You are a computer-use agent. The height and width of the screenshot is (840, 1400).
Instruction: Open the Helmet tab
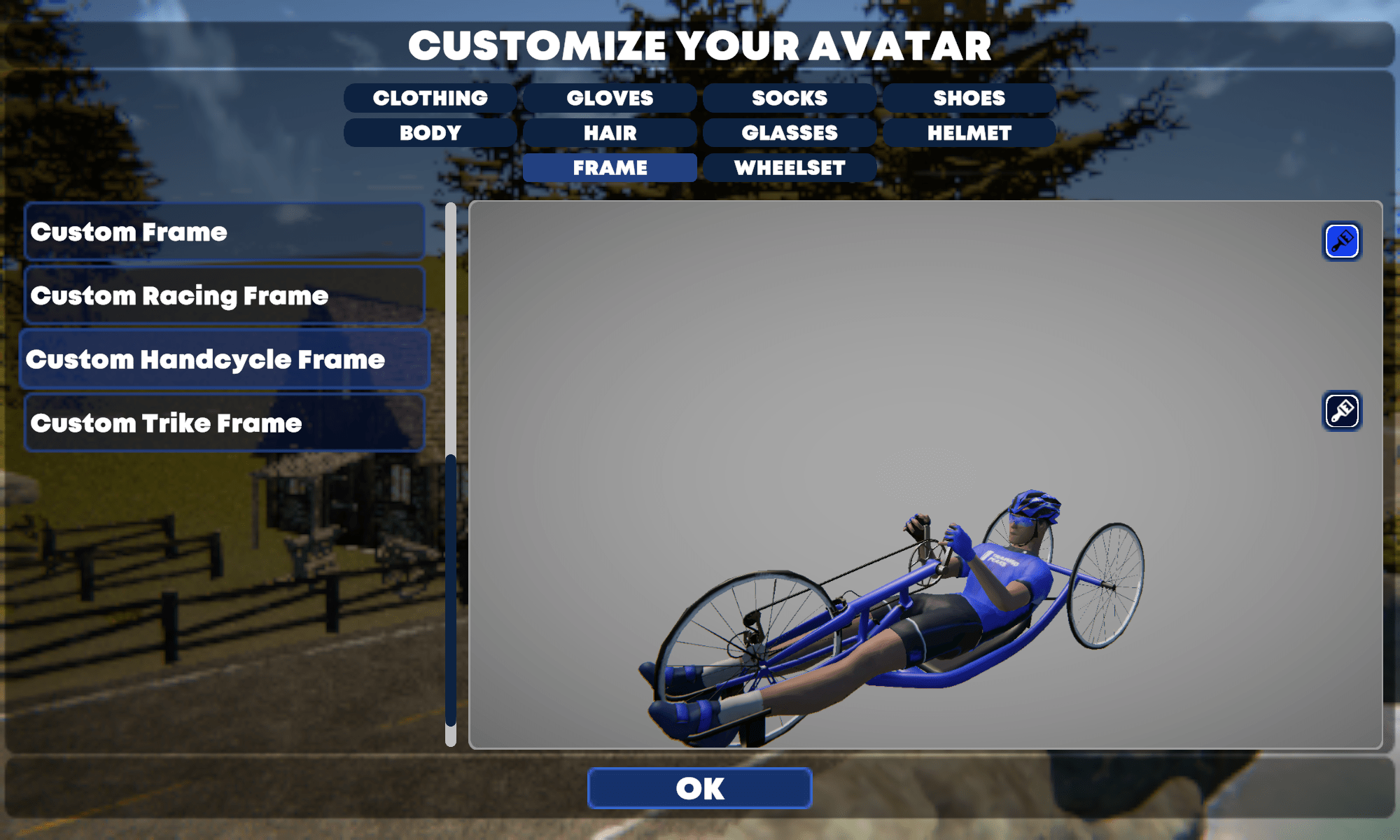[x=969, y=133]
